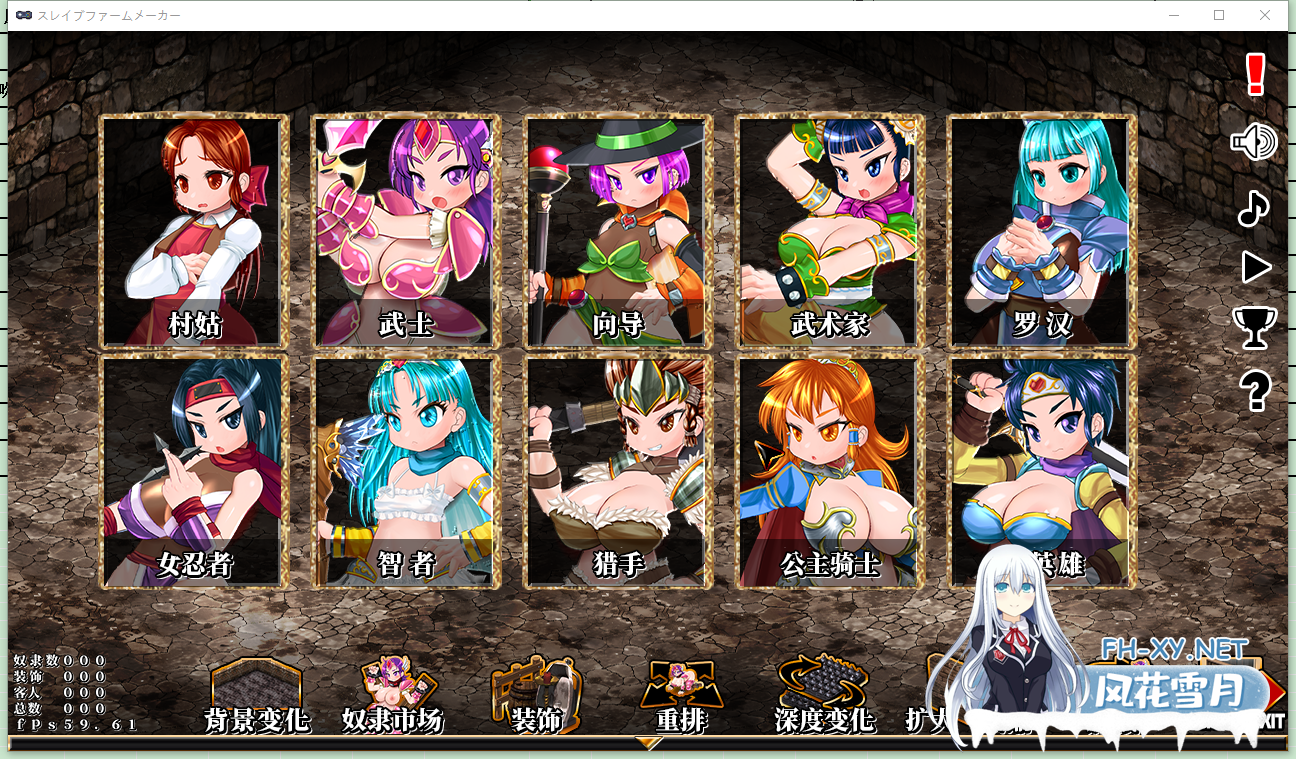Toggle the speaker sound icon
The width and height of the screenshot is (1296, 759).
point(1254,143)
